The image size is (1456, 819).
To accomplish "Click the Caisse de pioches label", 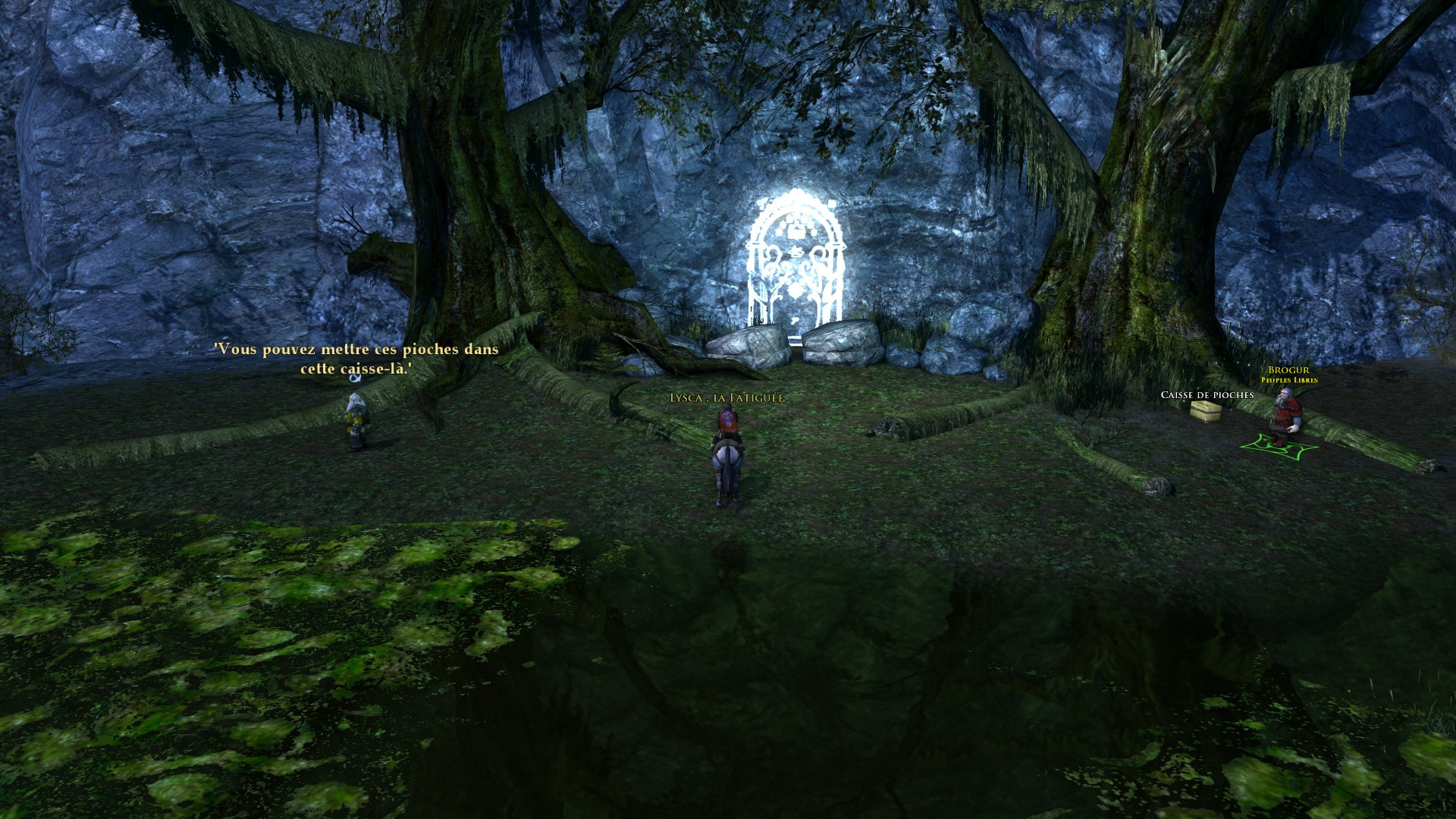I will 1207,395.
